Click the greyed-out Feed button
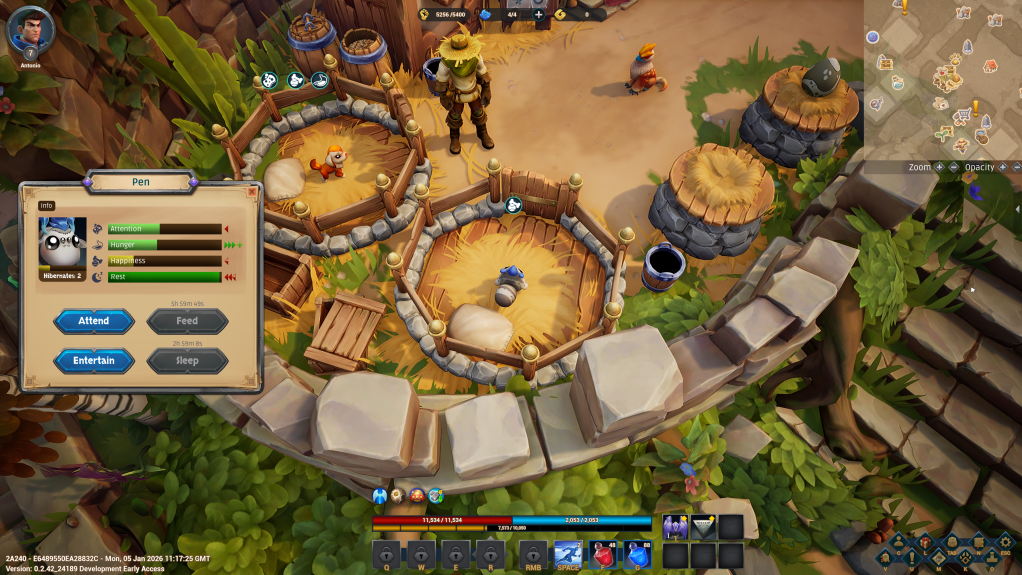This screenshot has width=1022, height=575. click(187, 321)
